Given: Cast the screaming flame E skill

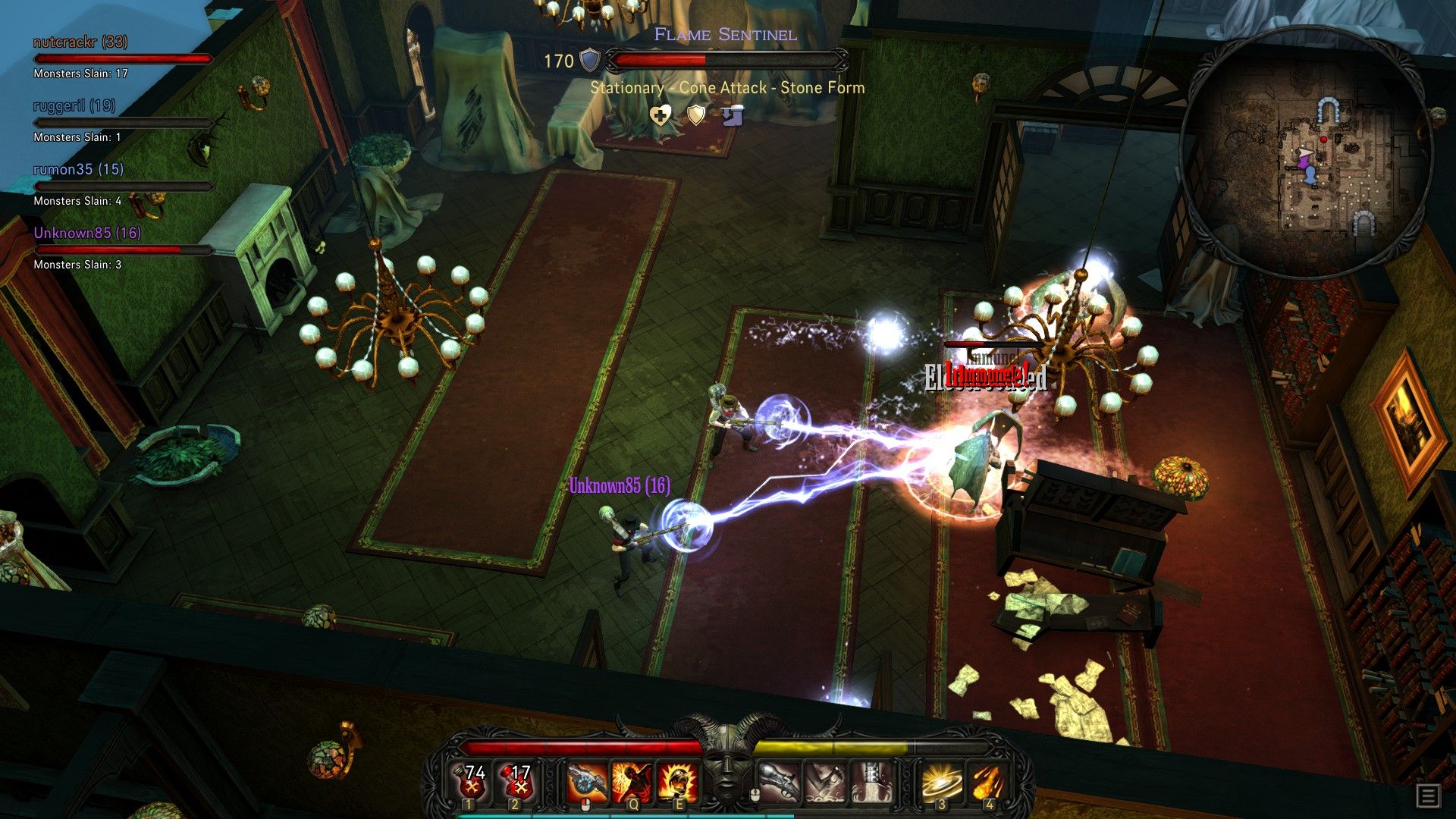Looking at the screenshot, I should [678, 783].
